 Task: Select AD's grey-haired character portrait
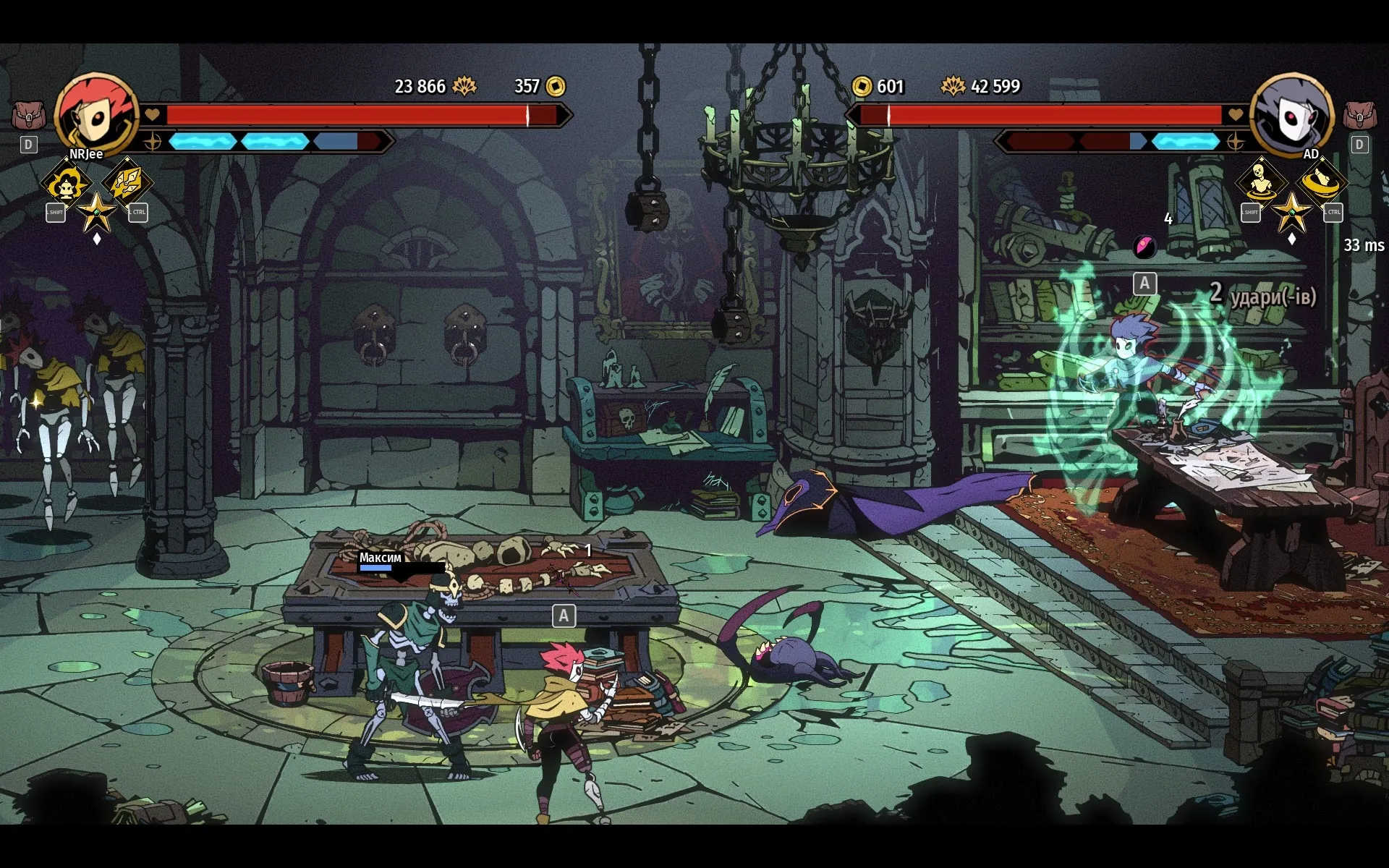(1291, 114)
